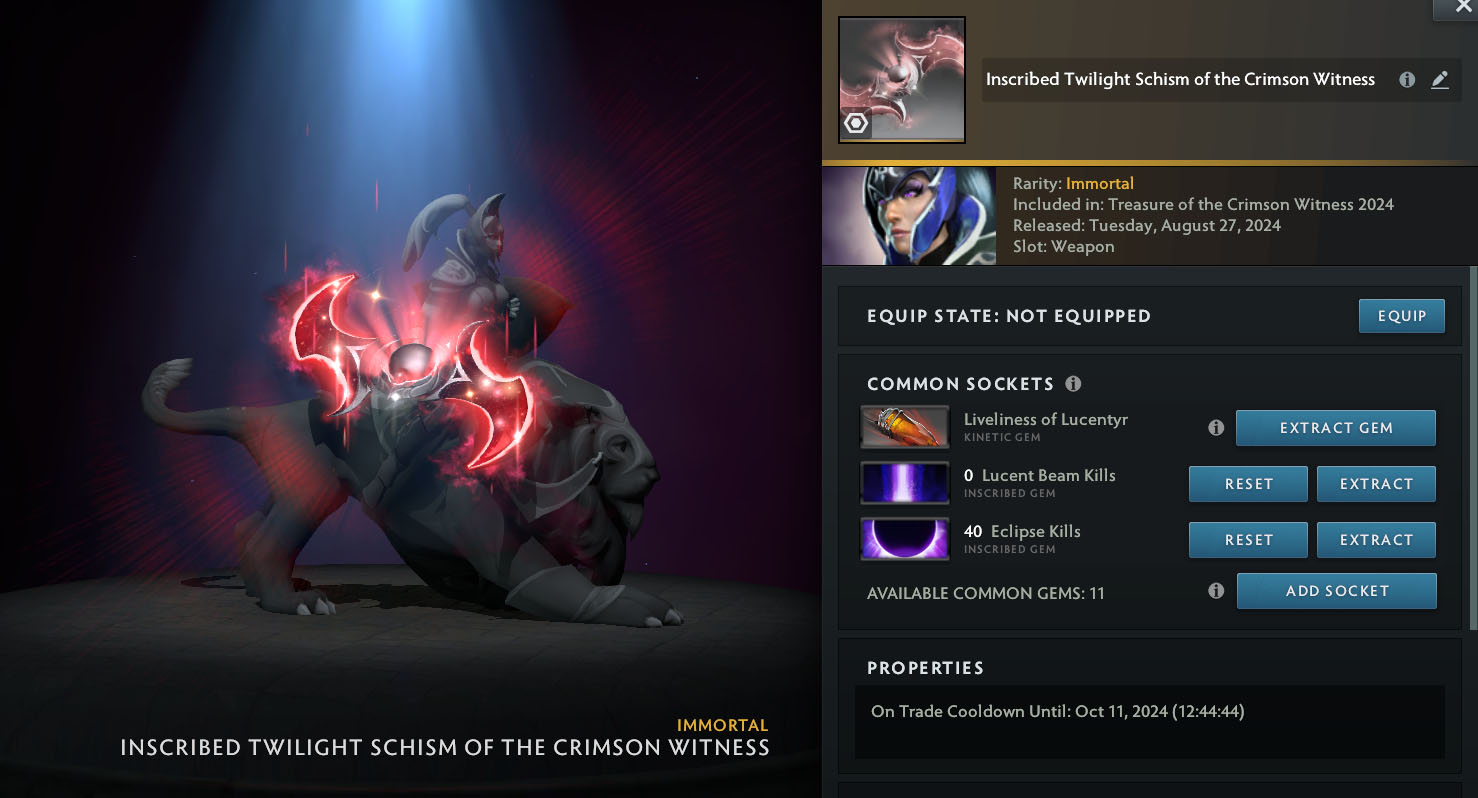
Task: Show info next to the item name
Action: coord(1407,80)
